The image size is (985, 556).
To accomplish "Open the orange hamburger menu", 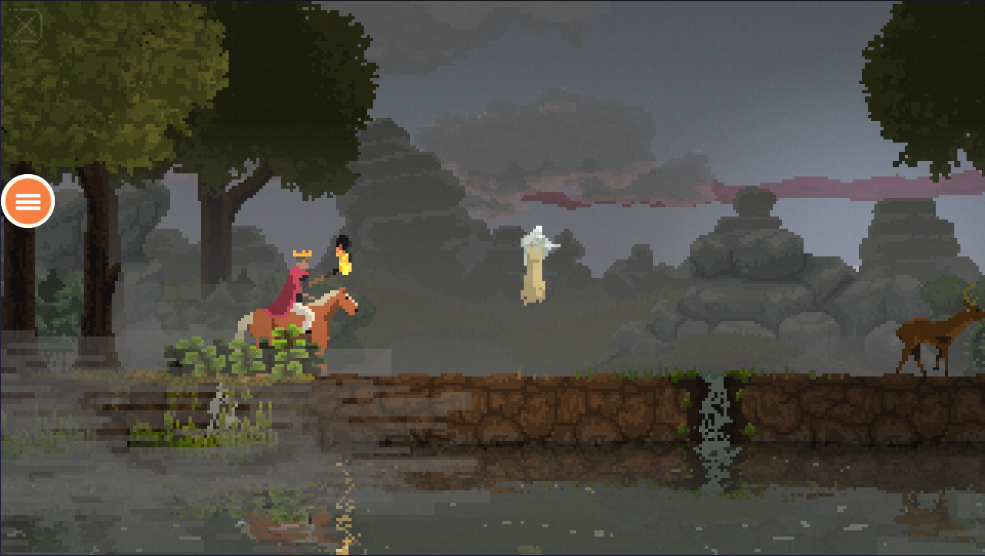I will (28, 201).
